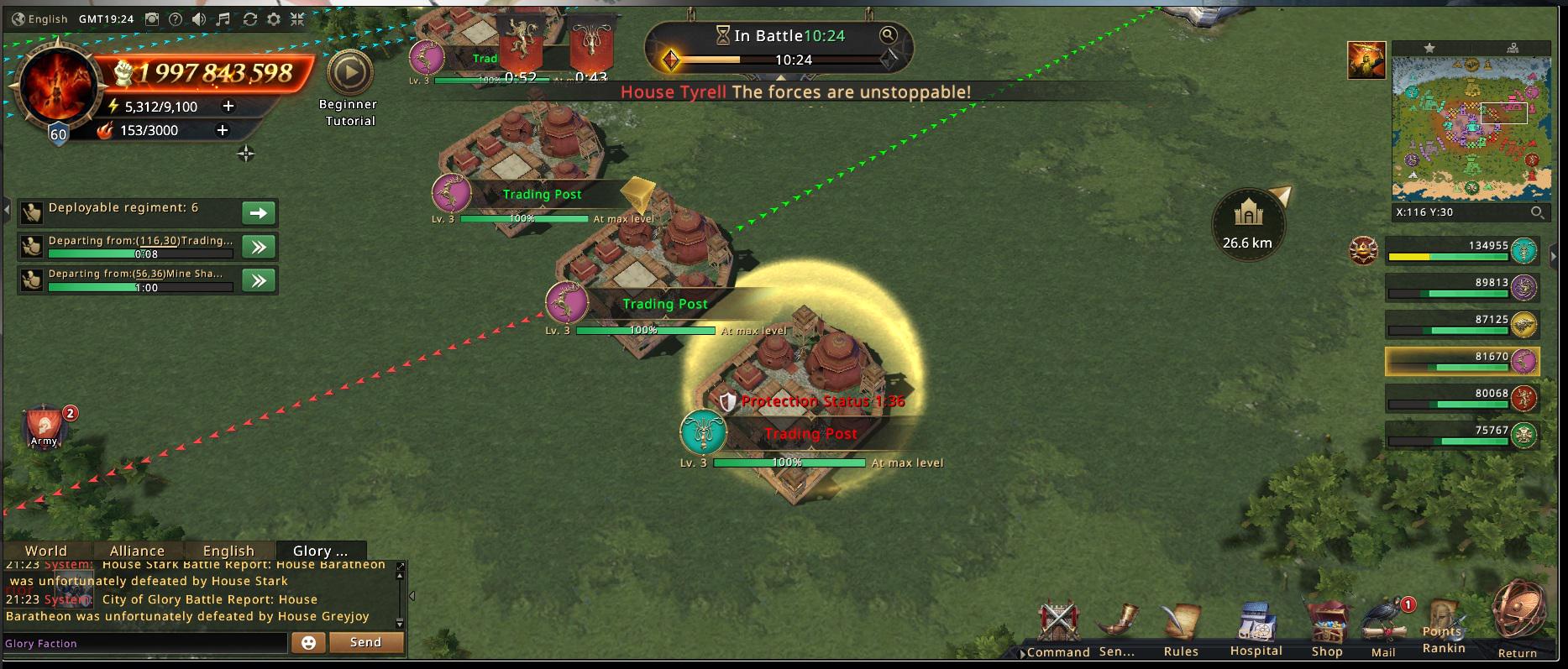Screen dimensions: 1568x669
Task: Show the Points Ranking
Action: 1444,628
